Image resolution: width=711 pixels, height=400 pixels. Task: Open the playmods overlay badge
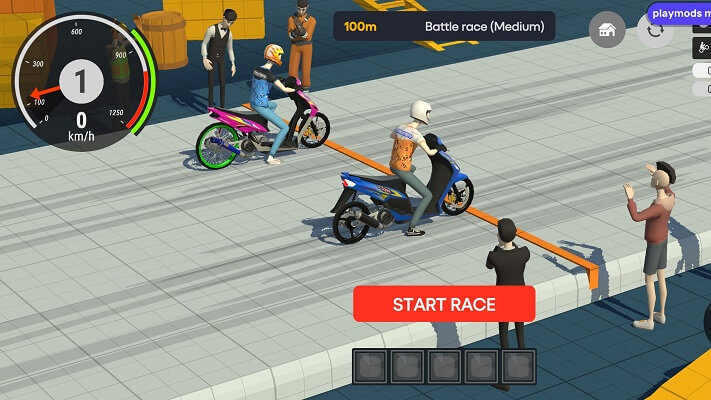tap(679, 14)
